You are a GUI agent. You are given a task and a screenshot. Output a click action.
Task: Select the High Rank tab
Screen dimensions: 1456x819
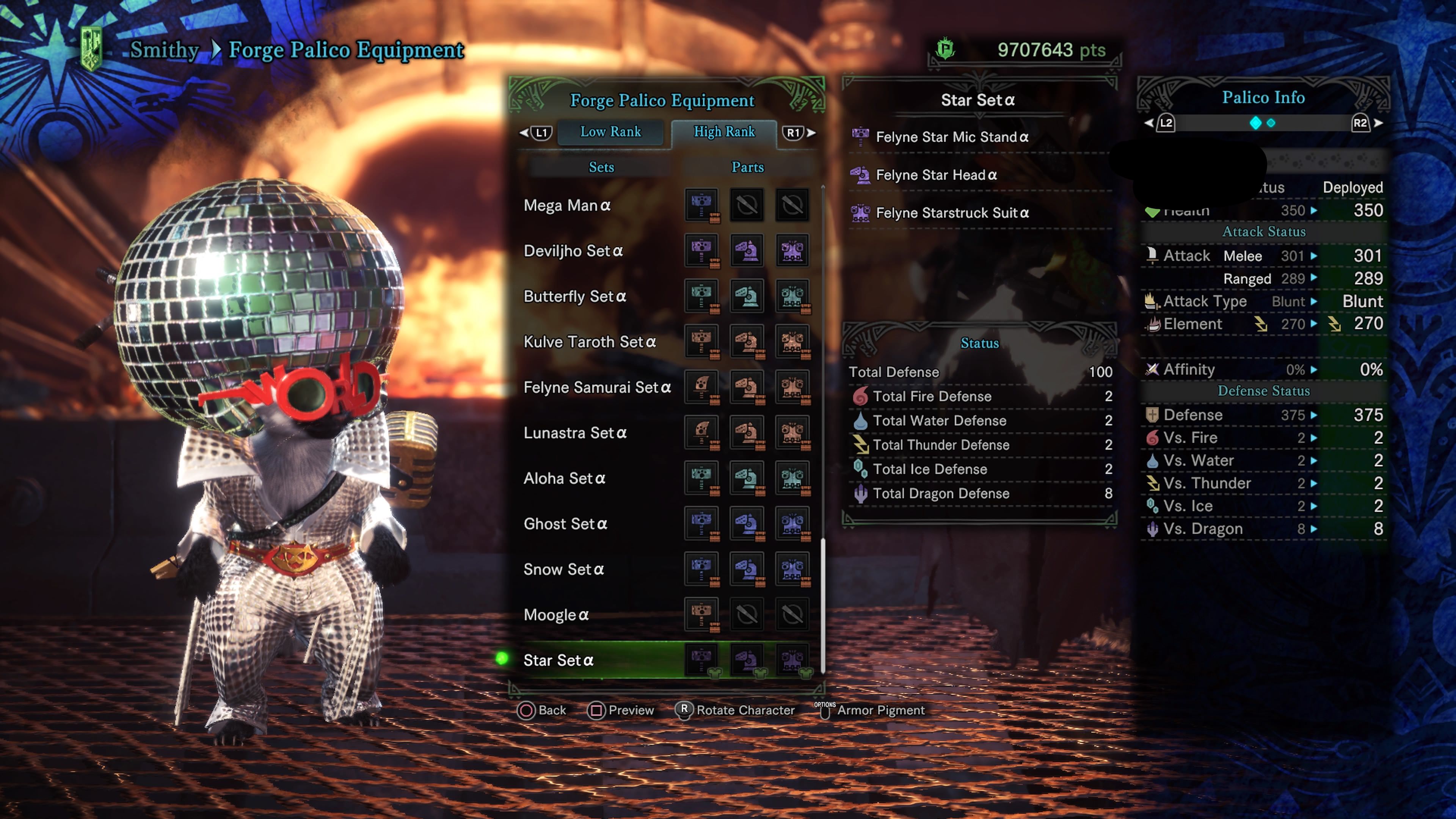pos(723,132)
